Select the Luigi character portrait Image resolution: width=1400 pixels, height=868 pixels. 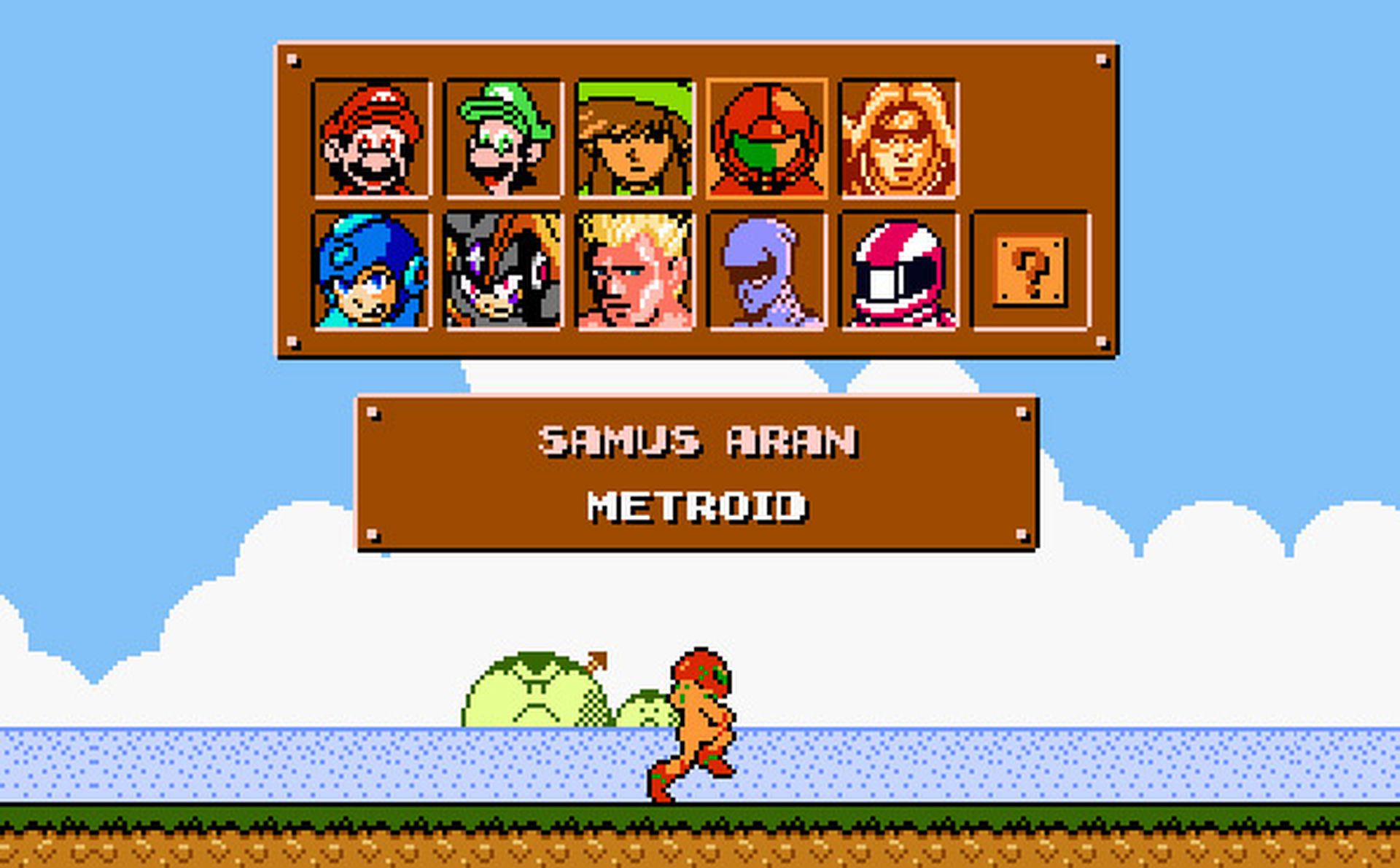503,137
